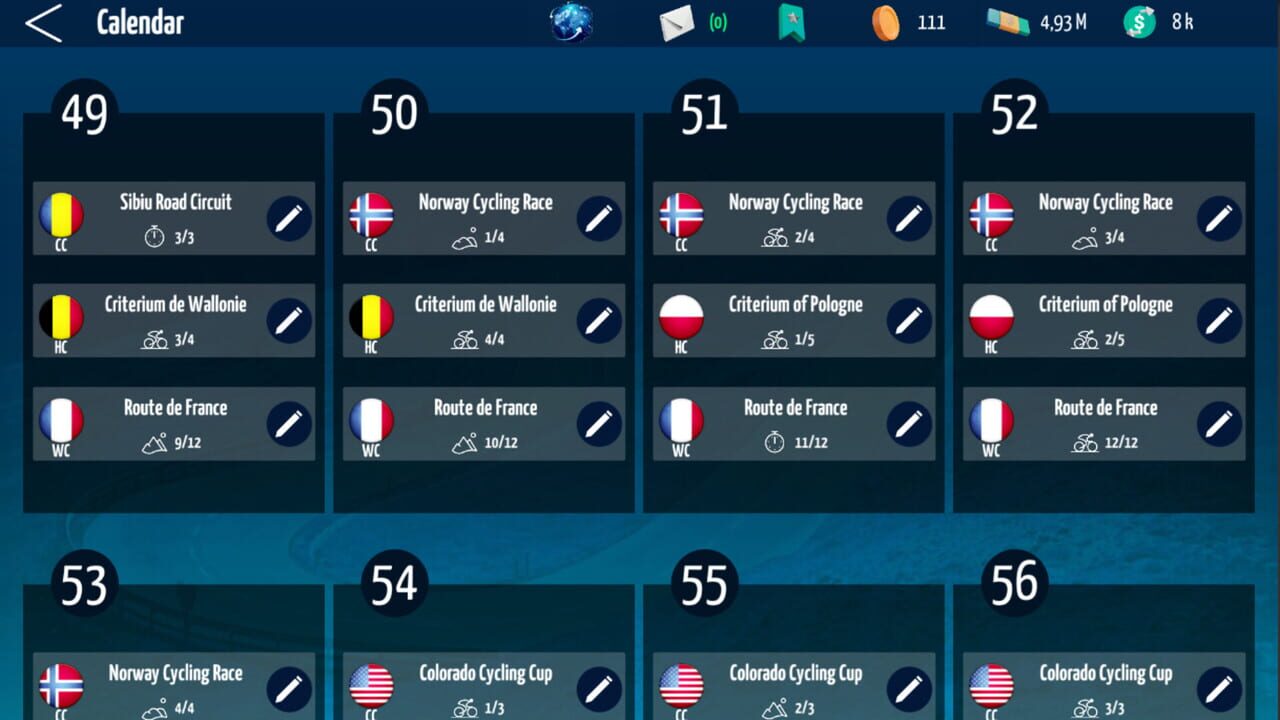Edit the Colorado Cycling Cup in week 54
Image resolution: width=1280 pixels, height=720 pixels.
pyautogui.click(x=598, y=687)
